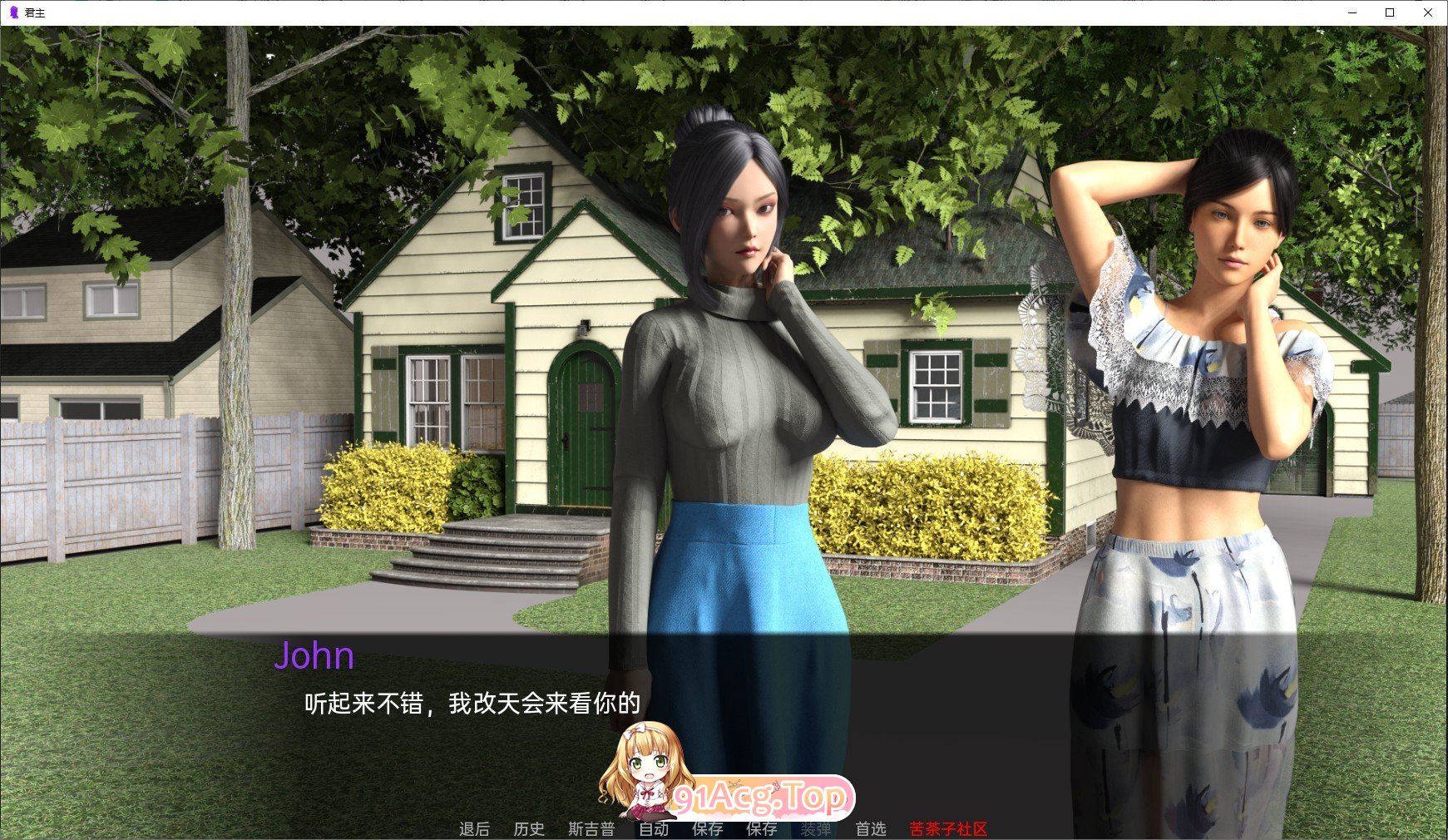Maximize the game window

coord(1389,12)
